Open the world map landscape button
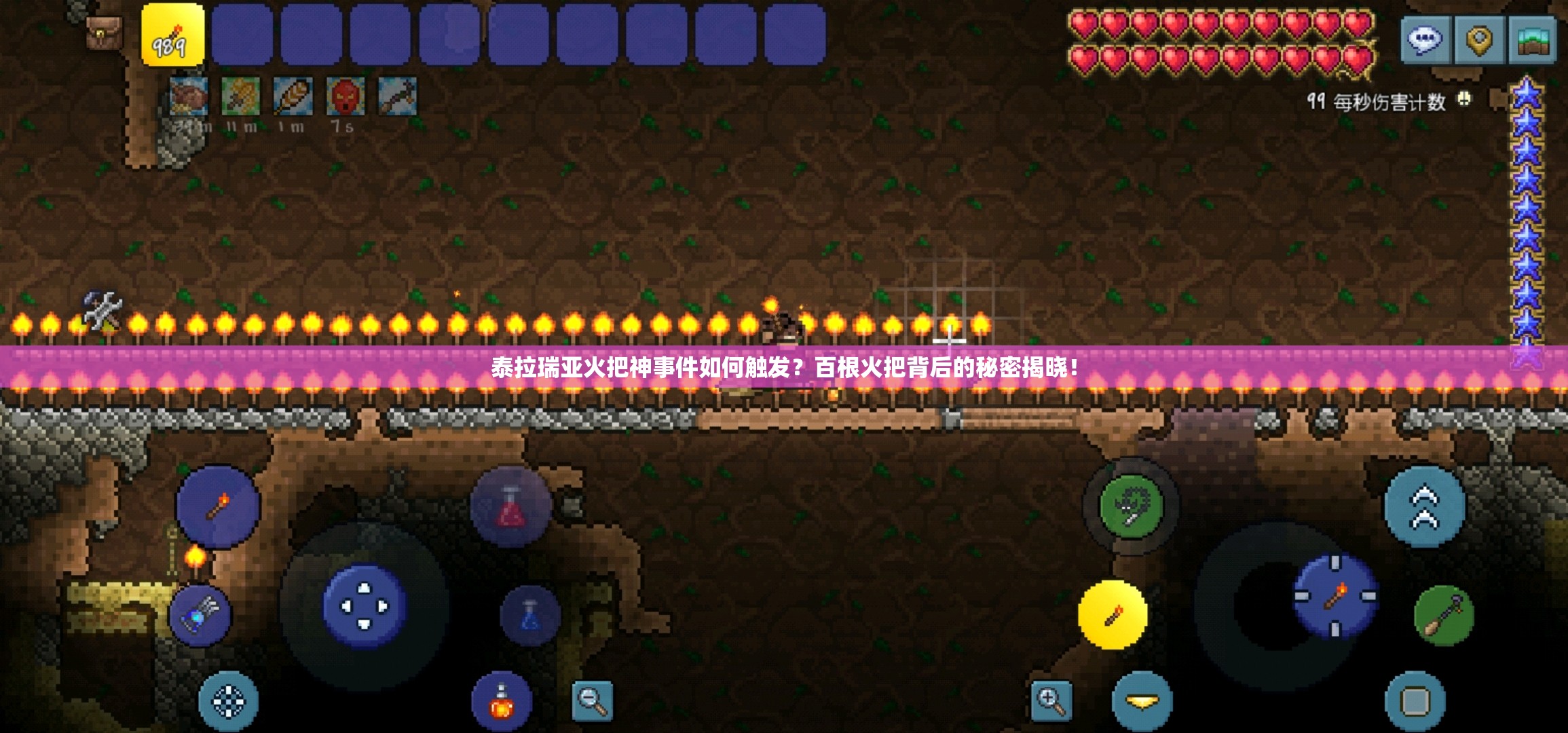Screen dimensions: 1568x733 [x=1532, y=39]
